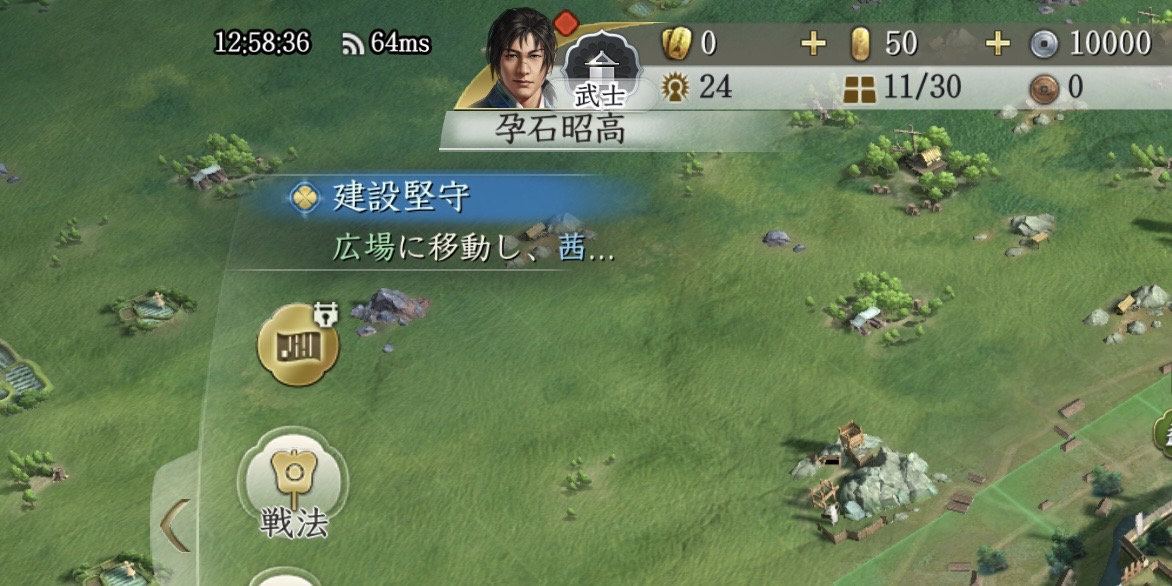The image size is (1172, 586).
Task: Click the 孕石昭高 name plate
Action: (x=560, y=130)
